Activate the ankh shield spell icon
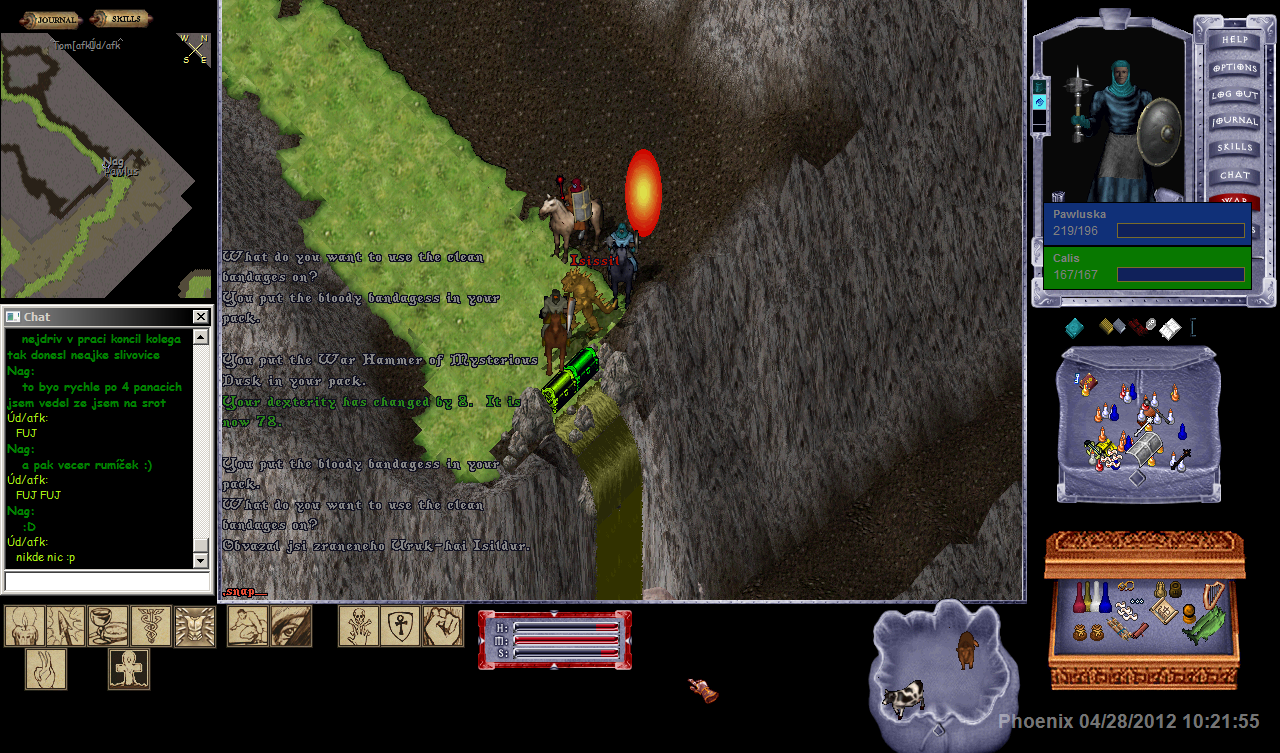 pyautogui.click(x=400, y=626)
